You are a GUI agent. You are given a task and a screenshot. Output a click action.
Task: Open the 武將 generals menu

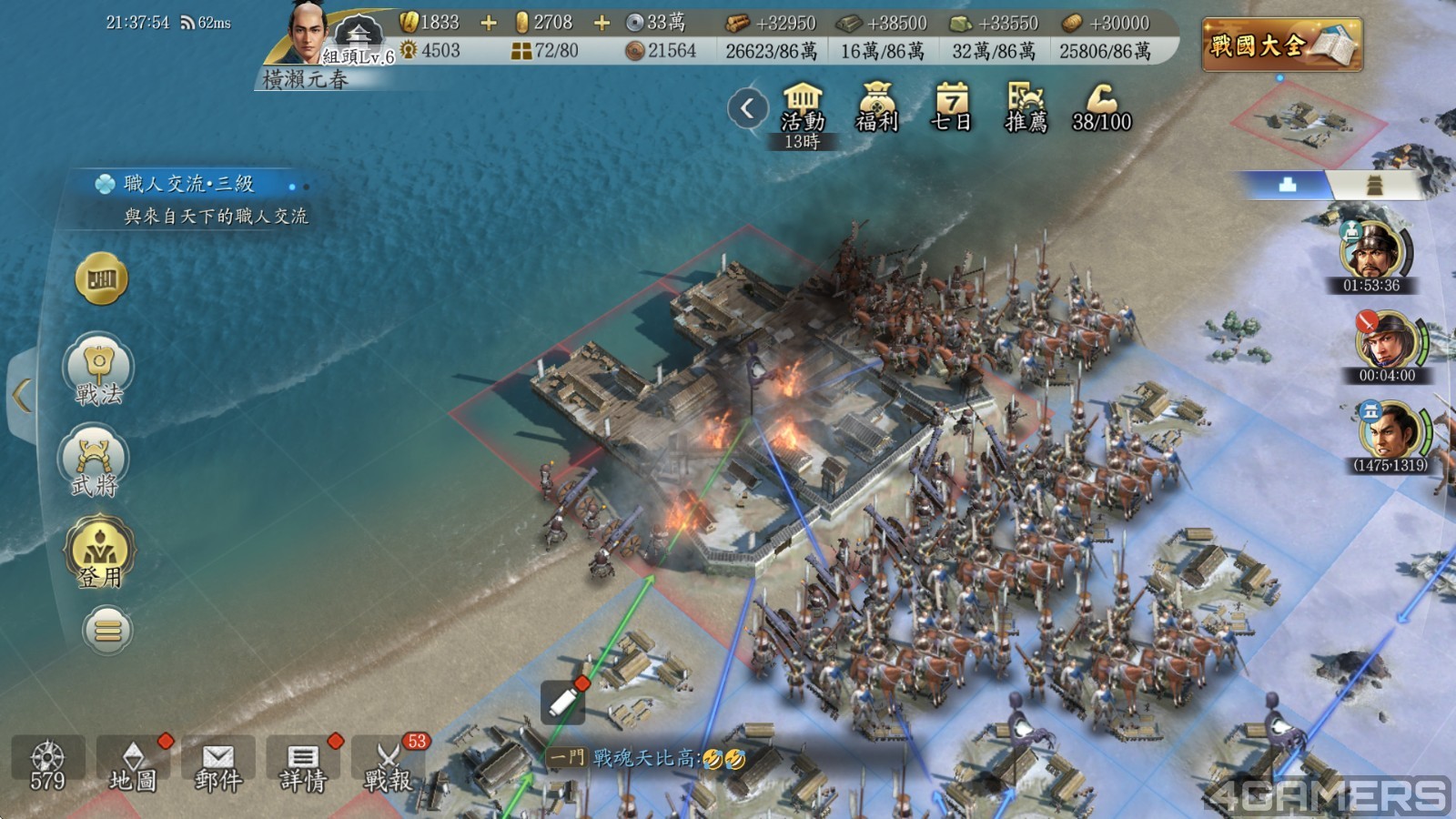click(96, 462)
